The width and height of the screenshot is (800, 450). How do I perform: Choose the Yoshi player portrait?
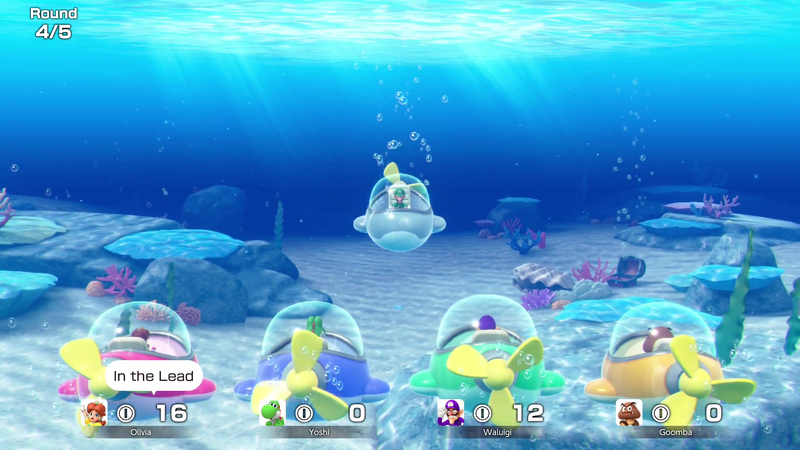[271, 412]
